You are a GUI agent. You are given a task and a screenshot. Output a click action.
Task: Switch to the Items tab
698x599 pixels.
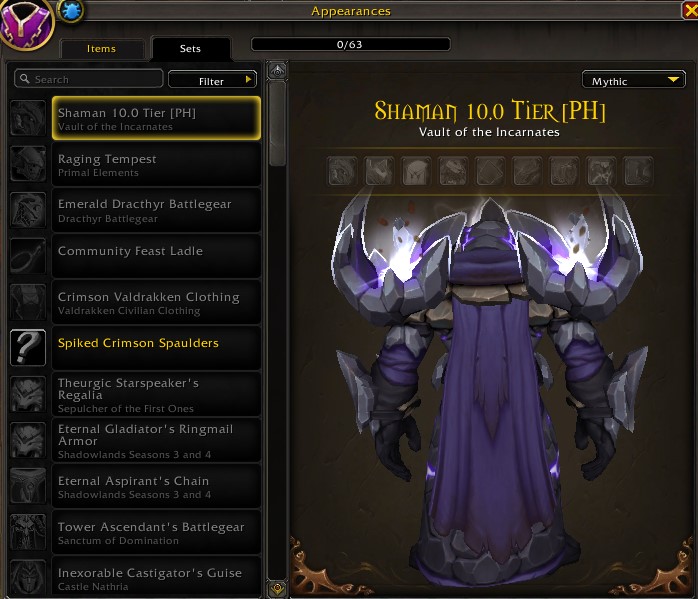pyautogui.click(x=102, y=48)
